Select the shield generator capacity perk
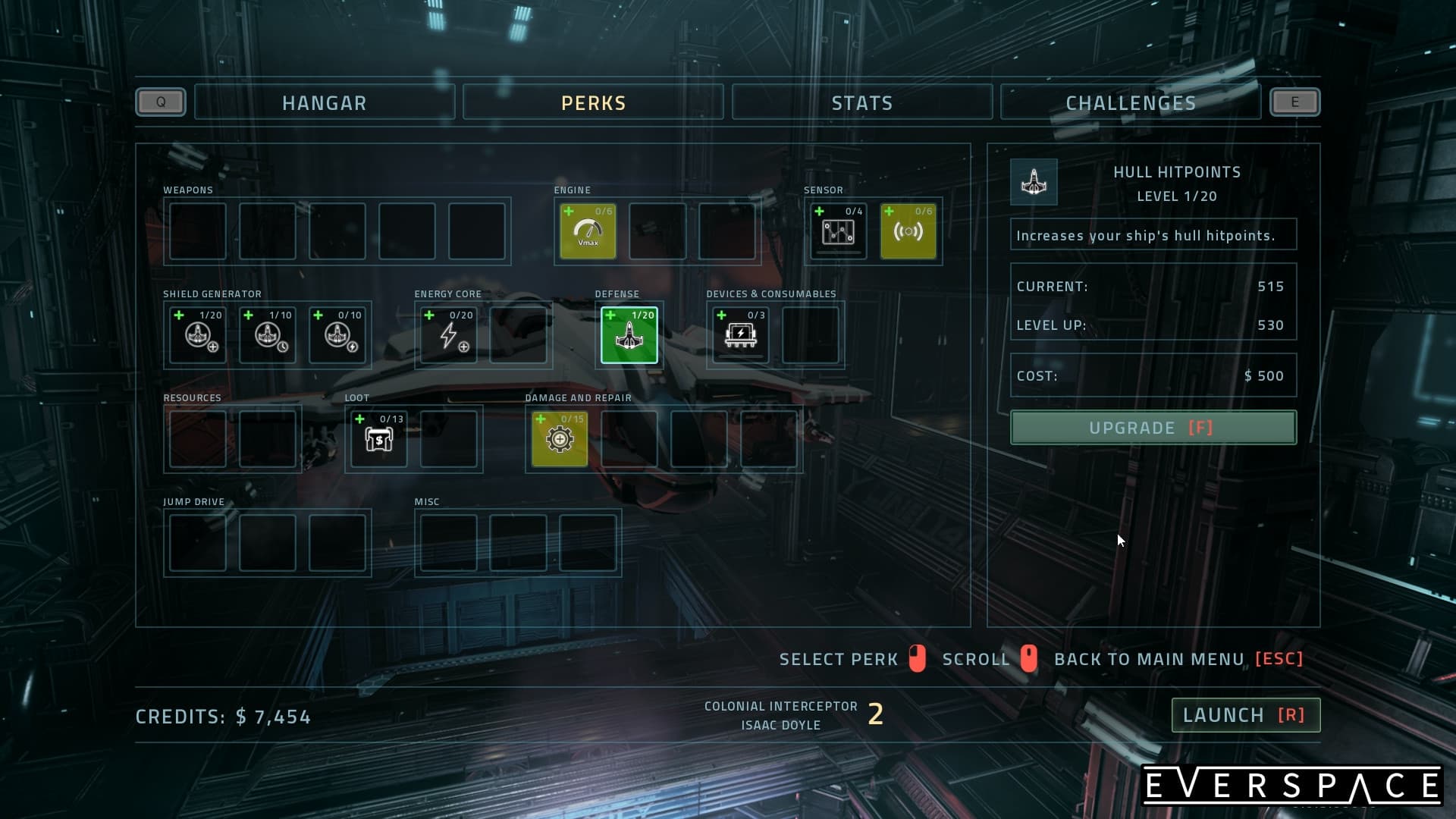Viewport: 1456px width, 819px height. coord(197,335)
